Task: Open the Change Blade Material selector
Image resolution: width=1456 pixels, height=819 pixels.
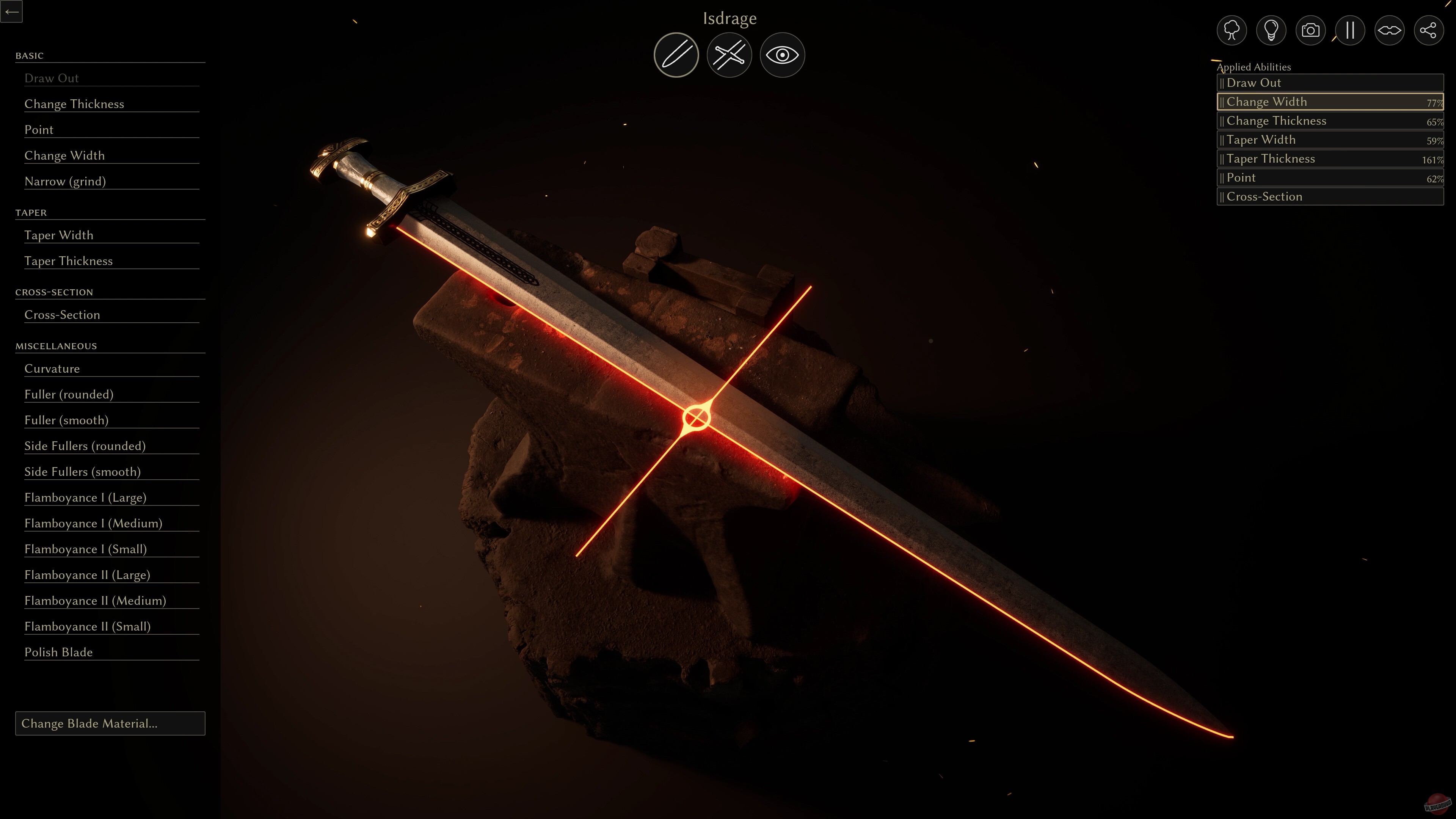Action: 110,723
